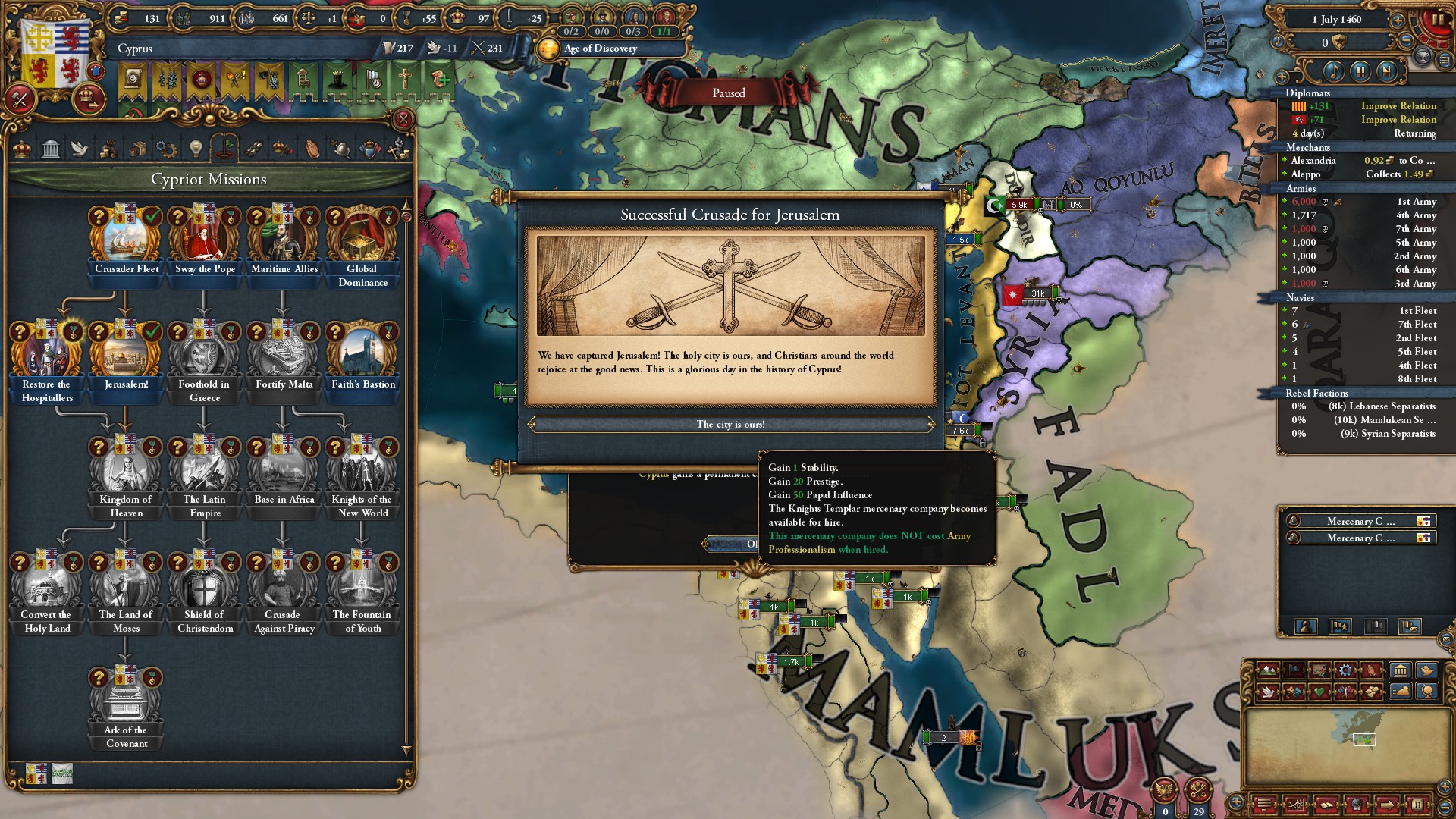This screenshot has height=819, width=1456.
Task: Open the Economy panel with the coins icon
Action: 108,149
